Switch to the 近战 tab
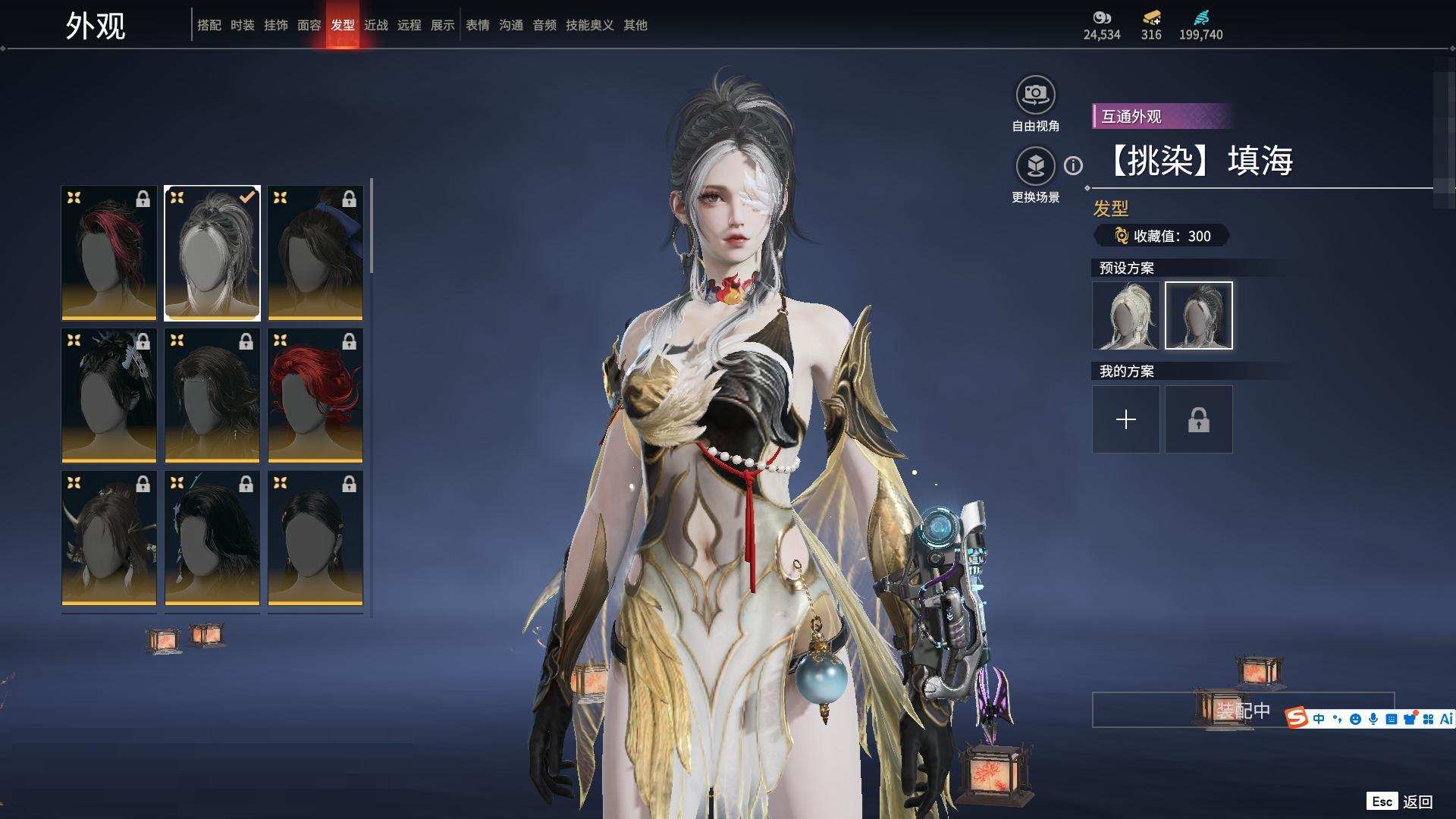The width and height of the screenshot is (1456, 819). (376, 25)
